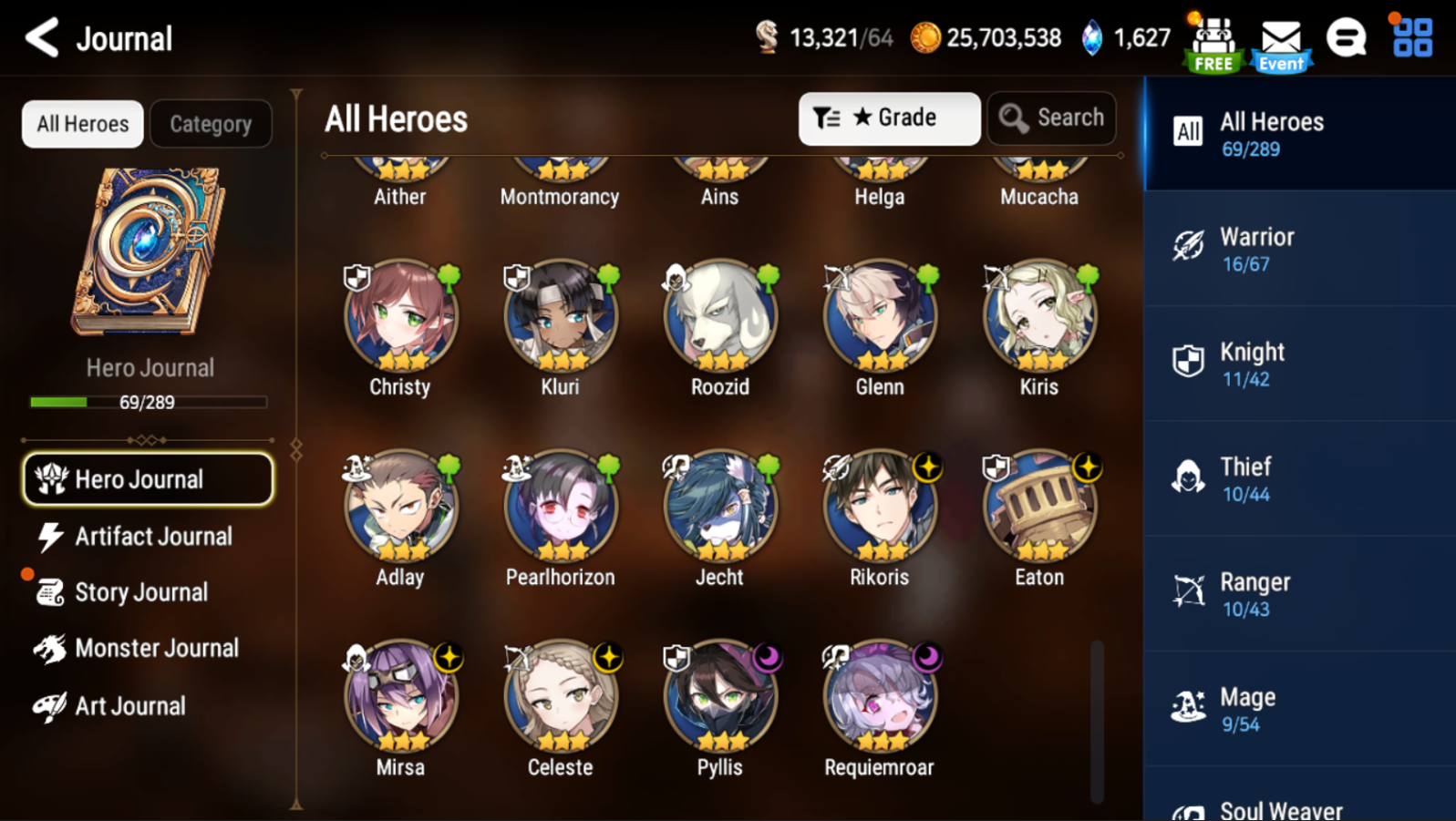The image size is (1456, 821).
Task: Switch to the Category tab
Action: pos(211,124)
